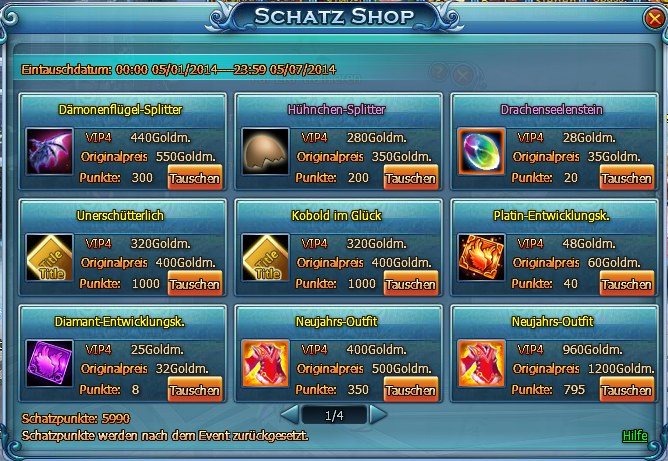Close the Schatz Shop window
668x461 pixels.
[x=652, y=18]
